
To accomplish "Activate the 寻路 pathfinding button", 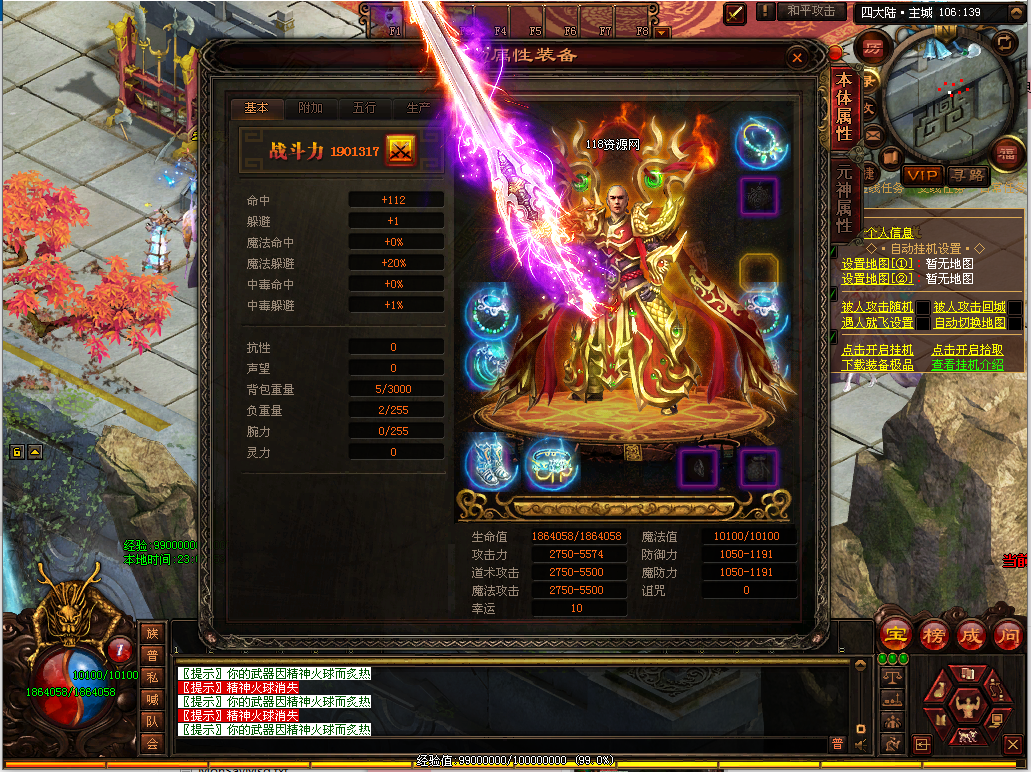I will click(x=967, y=176).
